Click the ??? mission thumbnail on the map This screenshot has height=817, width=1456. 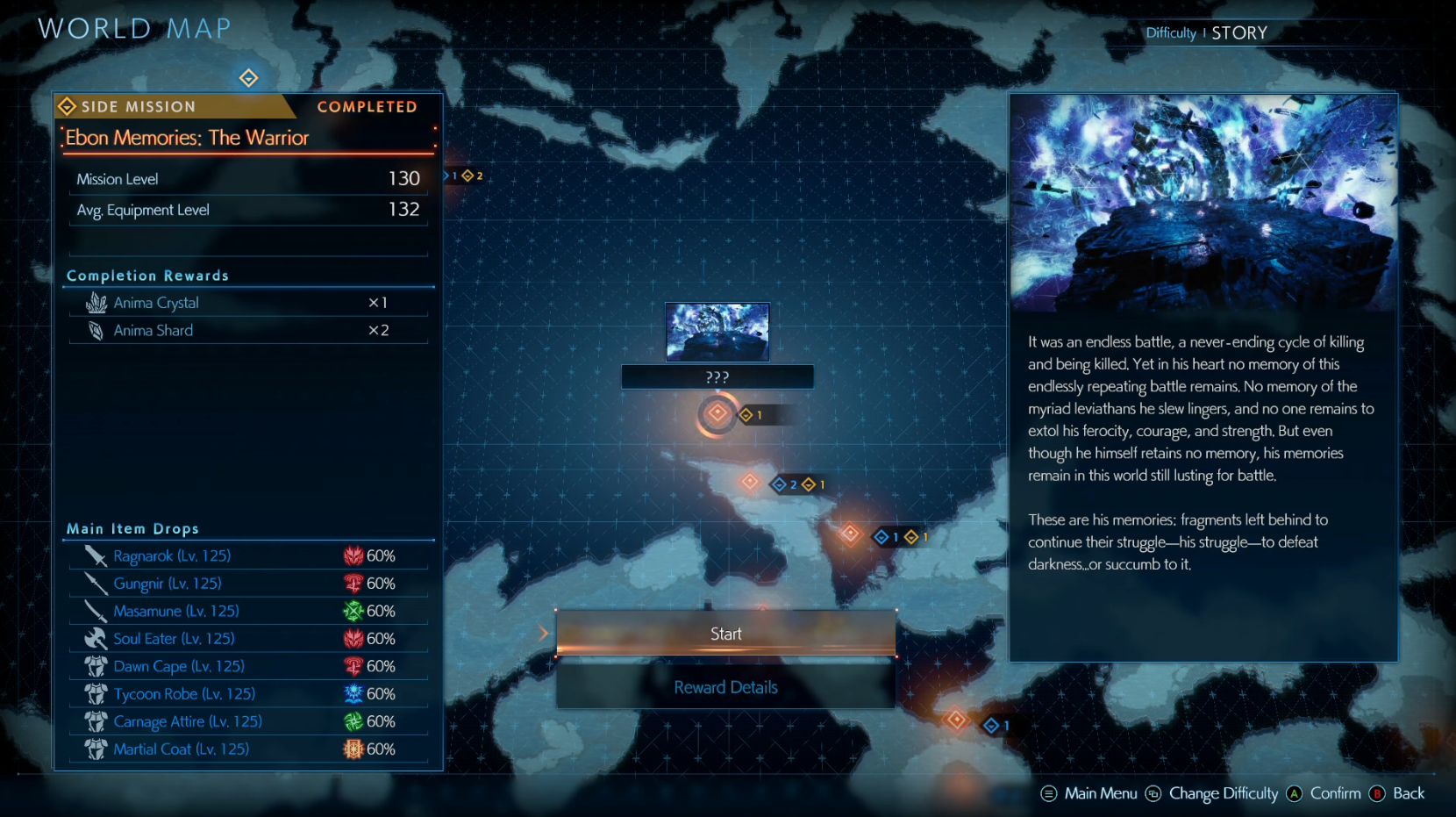pyautogui.click(x=717, y=333)
